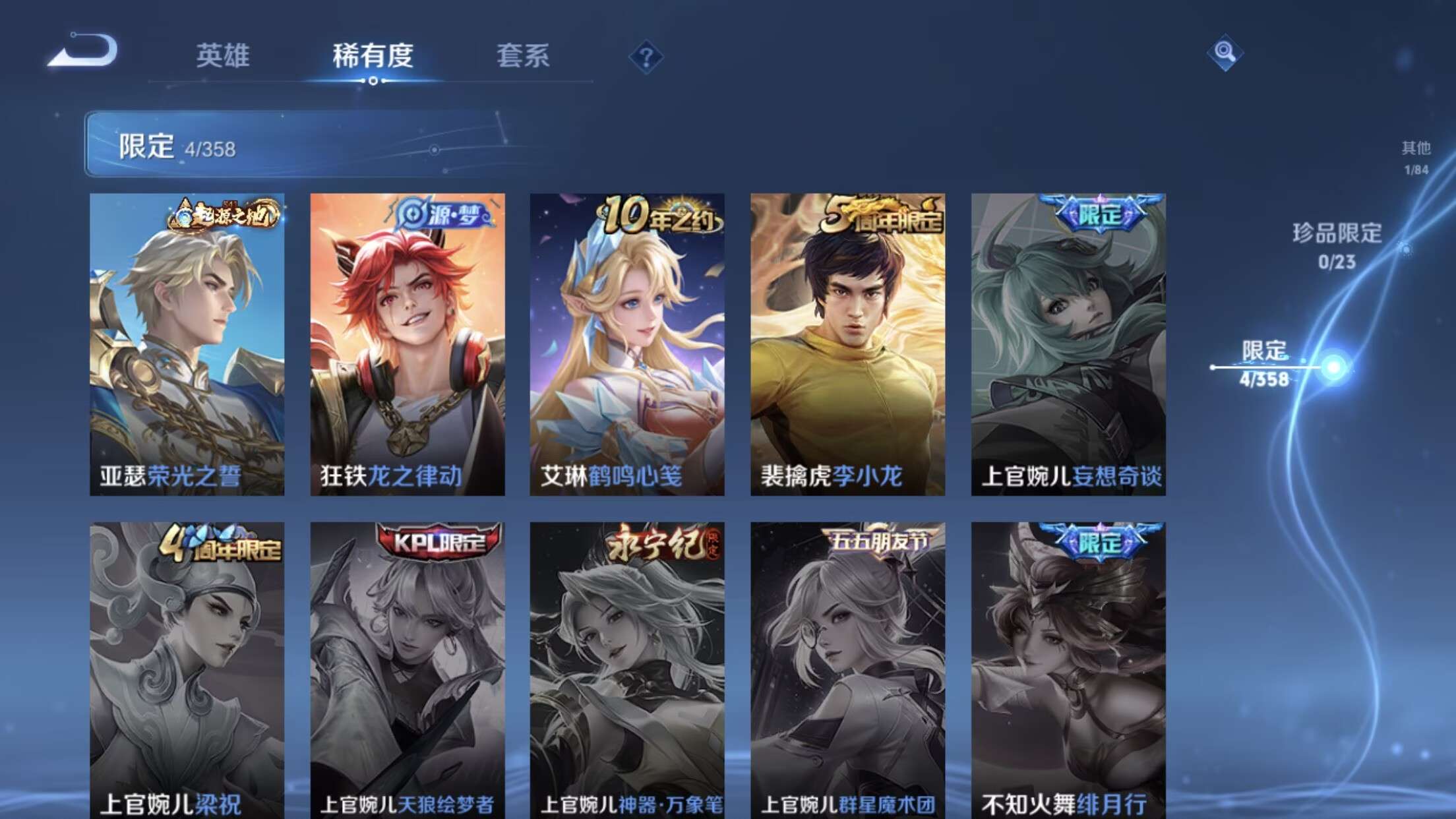Click the back arrow icon top-left
This screenshot has width=1456, height=819.
[81, 51]
